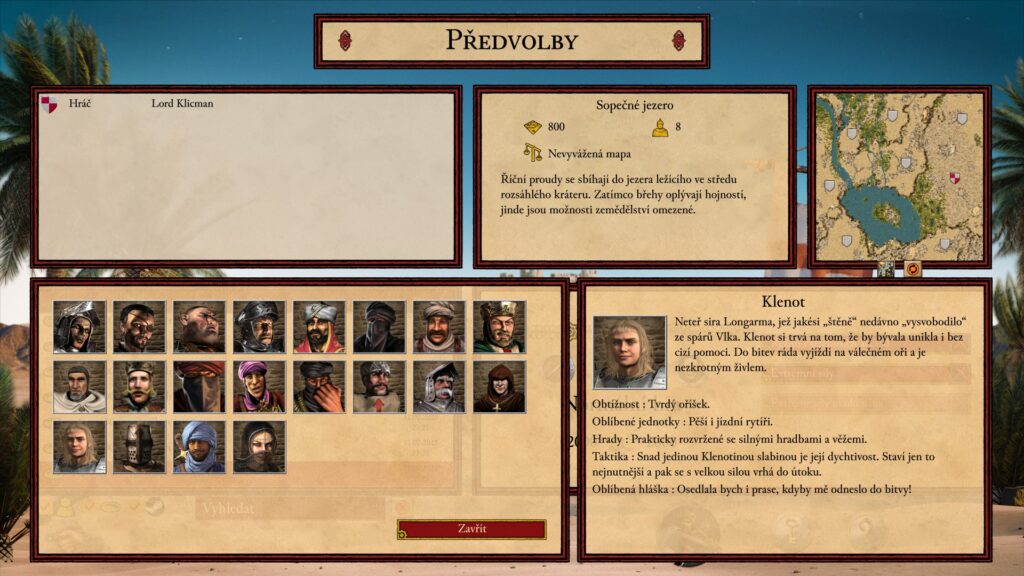This screenshot has height=576, width=1024.
Task: Select the blonde woman Klenot portrait in the grid
Action: coord(79,446)
